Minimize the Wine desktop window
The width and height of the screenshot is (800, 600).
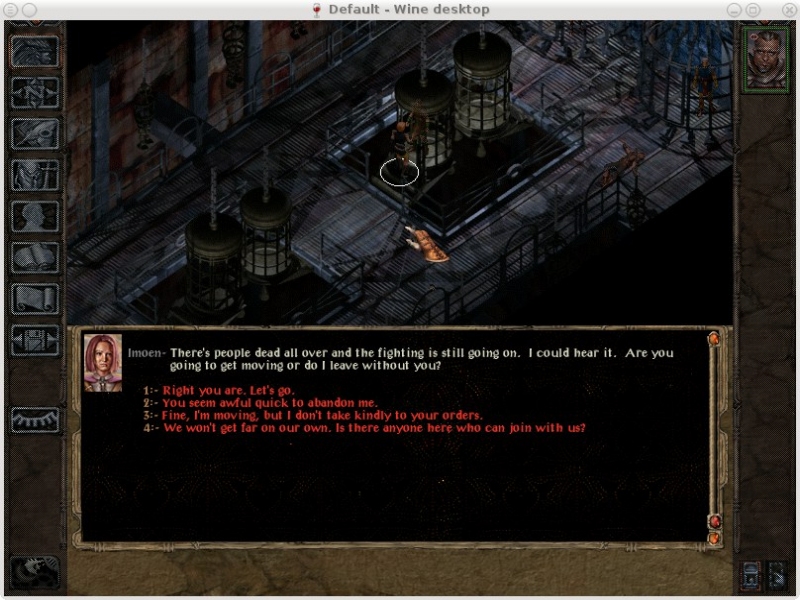click(x=734, y=9)
